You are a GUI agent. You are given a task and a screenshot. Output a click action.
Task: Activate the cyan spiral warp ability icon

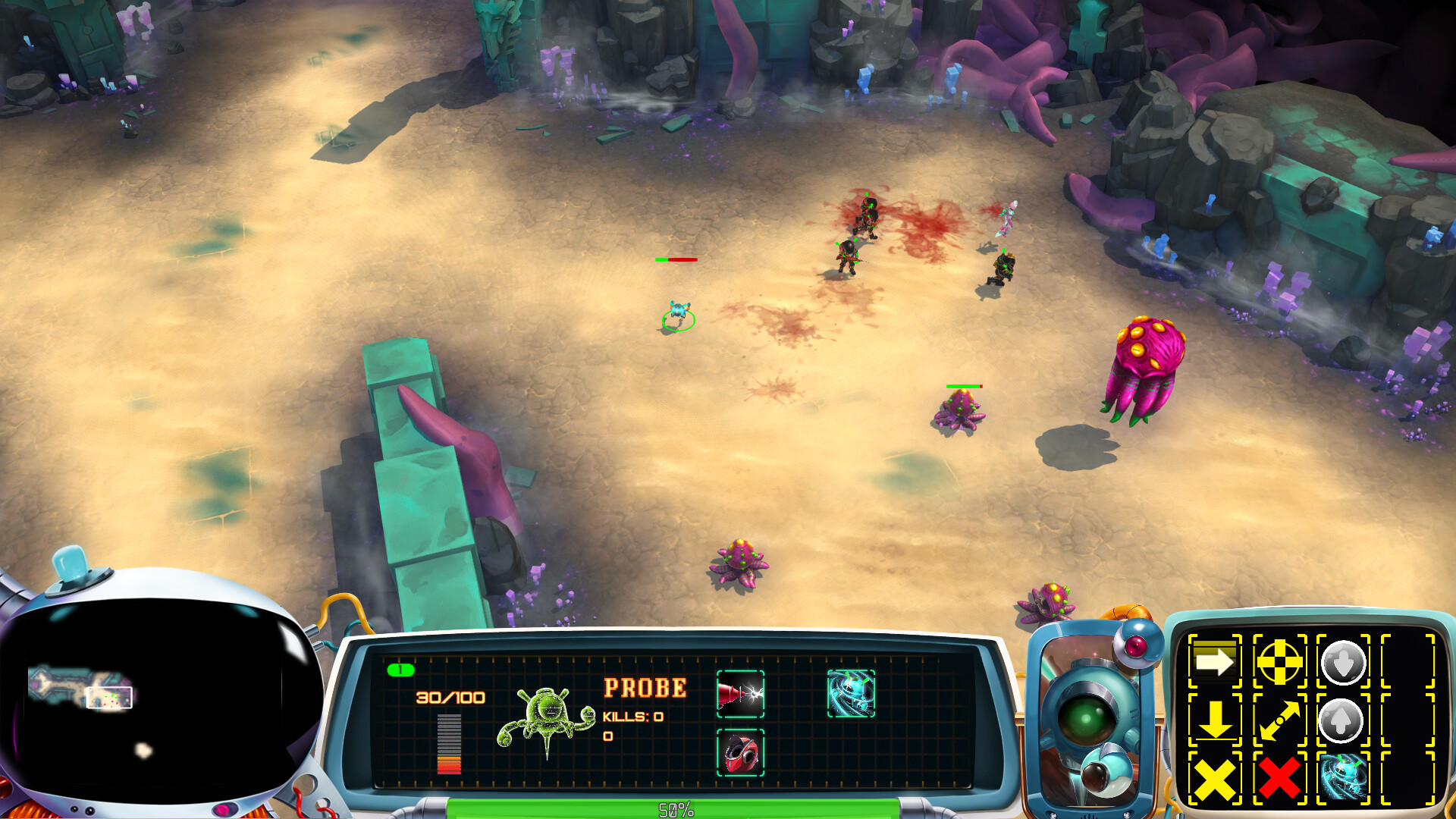tap(1342, 780)
